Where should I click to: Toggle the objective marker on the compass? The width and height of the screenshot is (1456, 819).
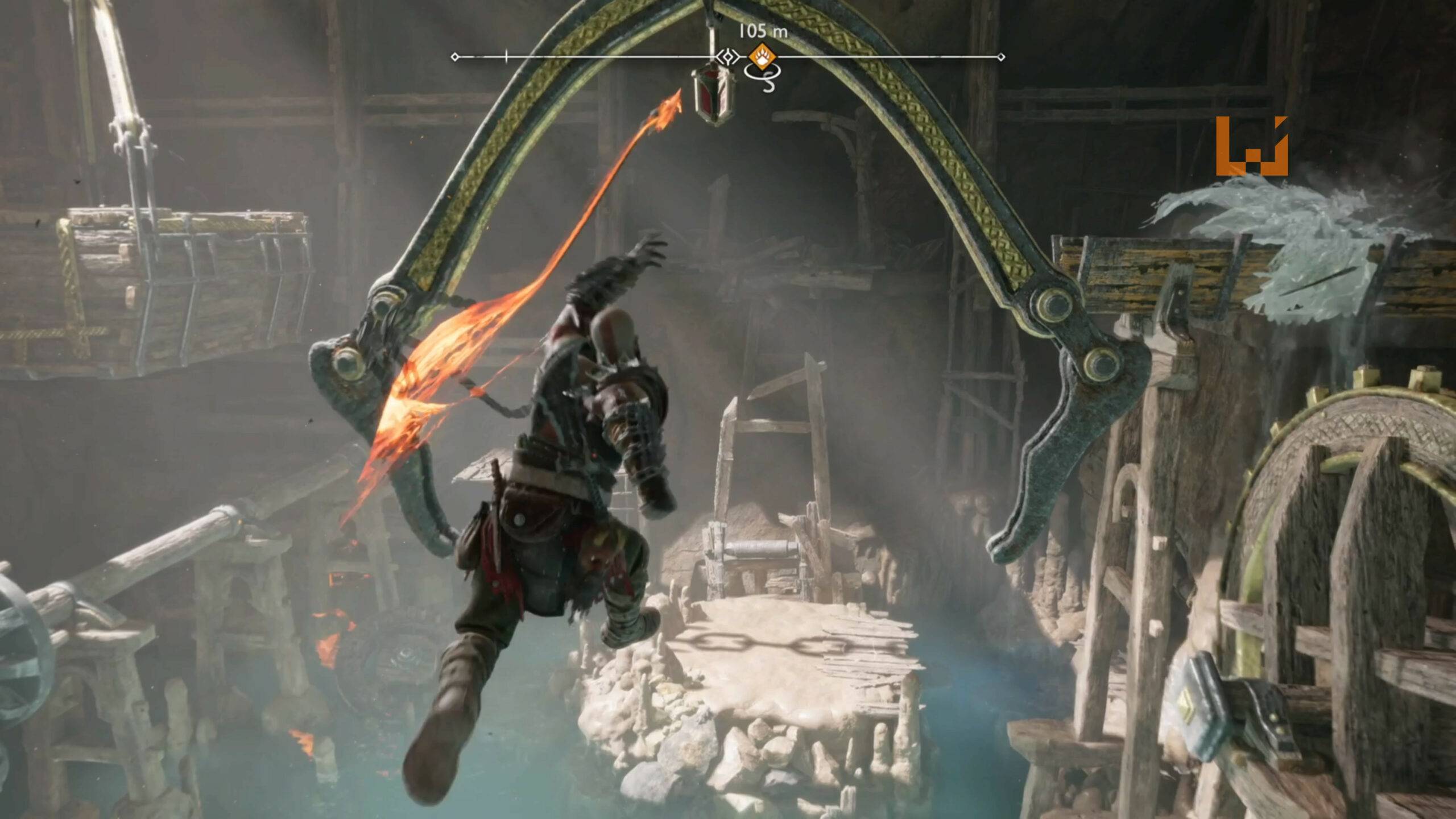click(762, 55)
